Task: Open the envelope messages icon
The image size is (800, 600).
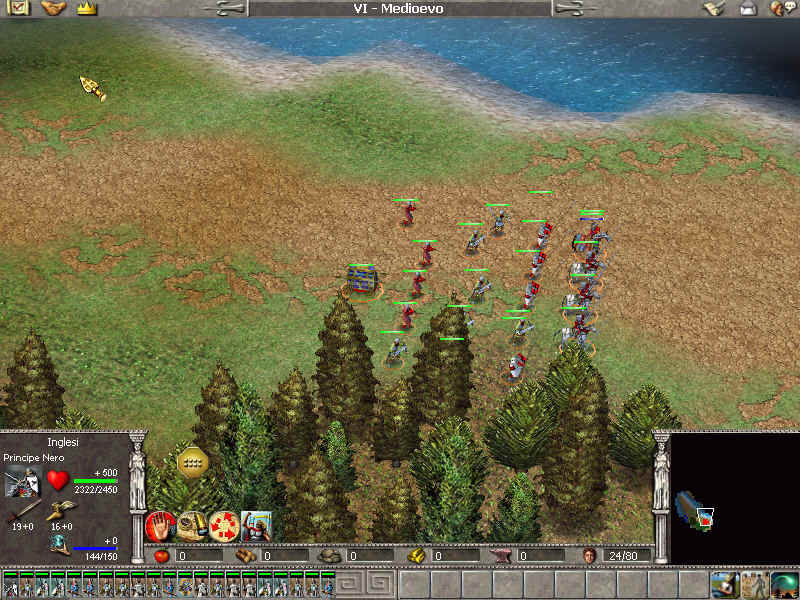Action: [x=748, y=9]
